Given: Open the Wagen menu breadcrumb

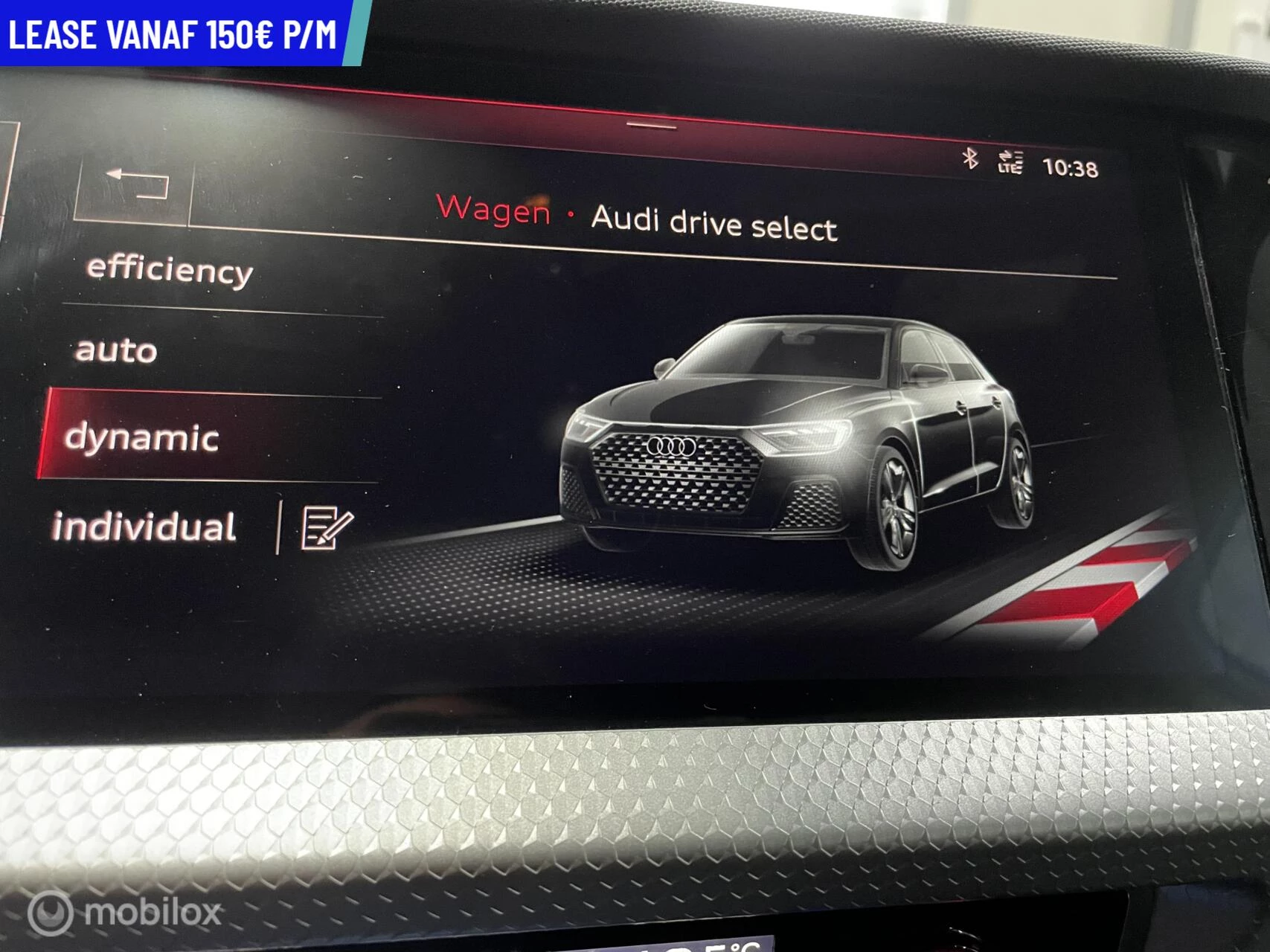Looking at the screenshot, I should pyautogui.click(x=493, y=215).
